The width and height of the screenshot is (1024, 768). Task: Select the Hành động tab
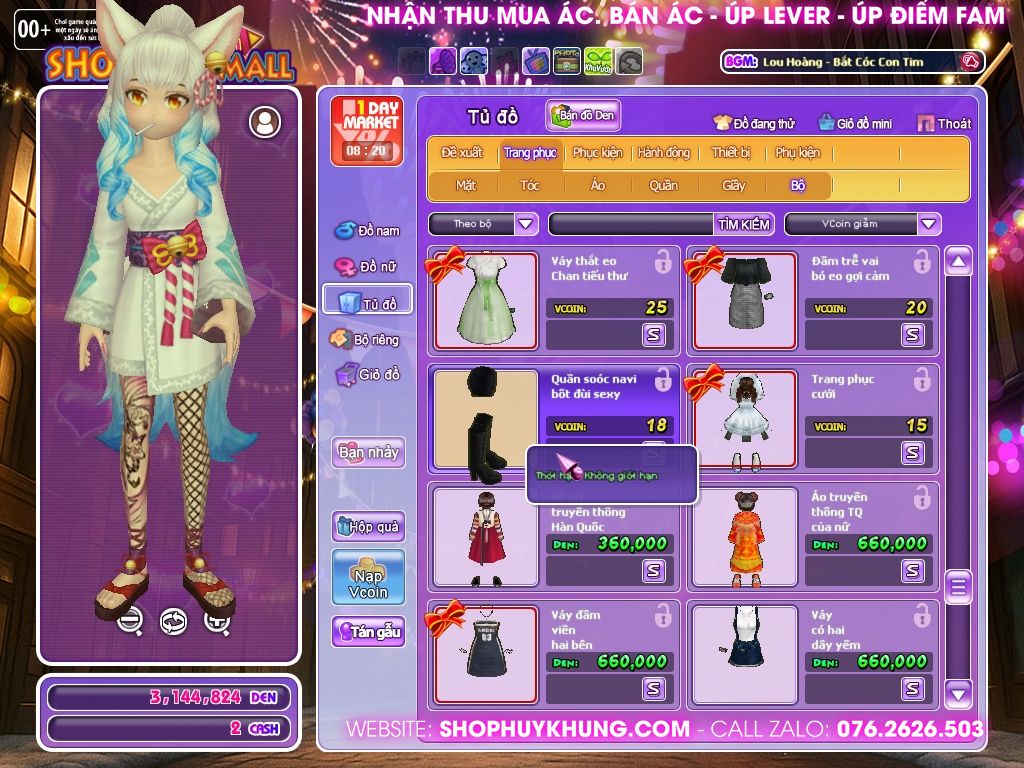coord(663,153)
